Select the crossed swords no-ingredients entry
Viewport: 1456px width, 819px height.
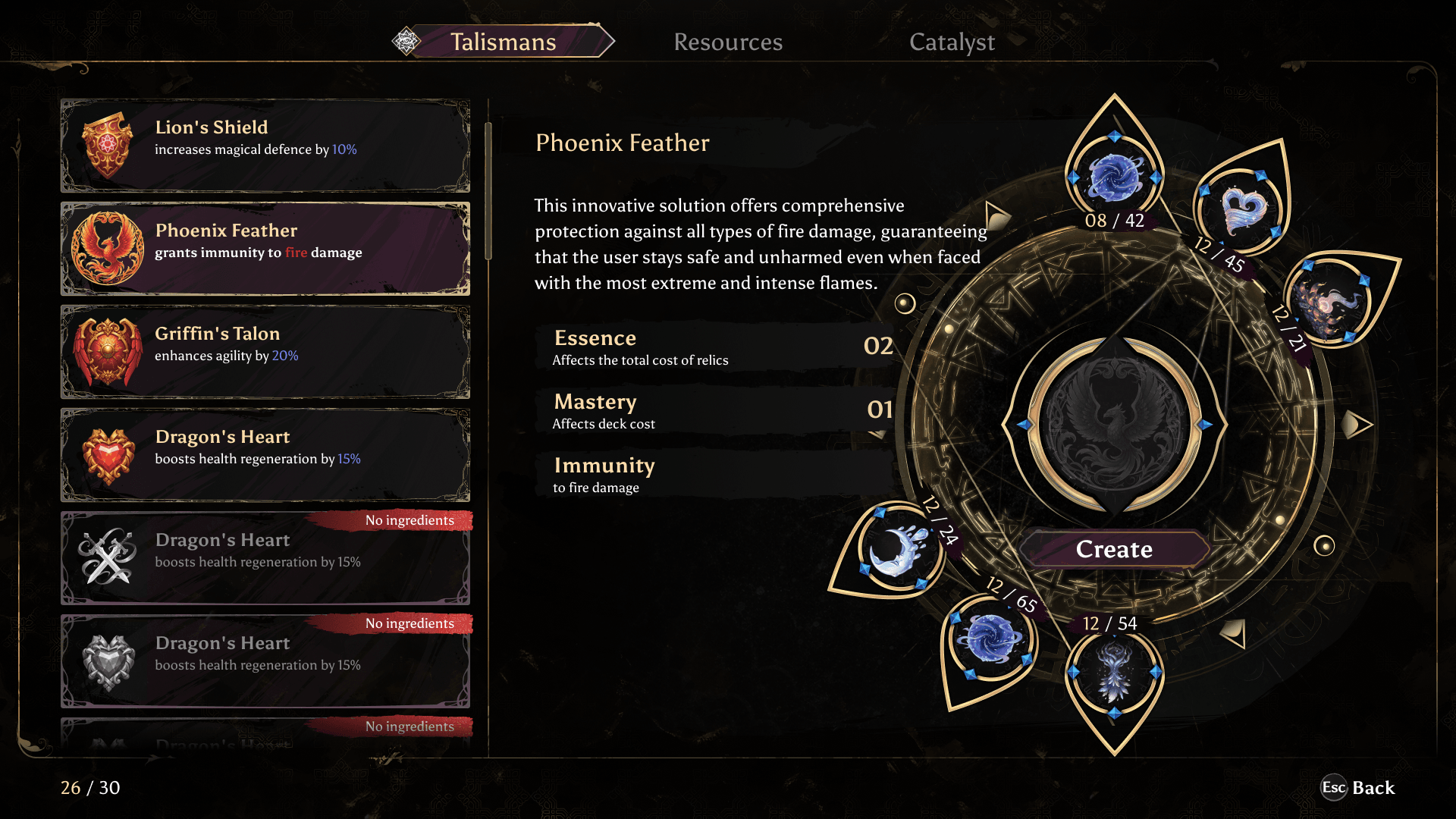[265, 558]
